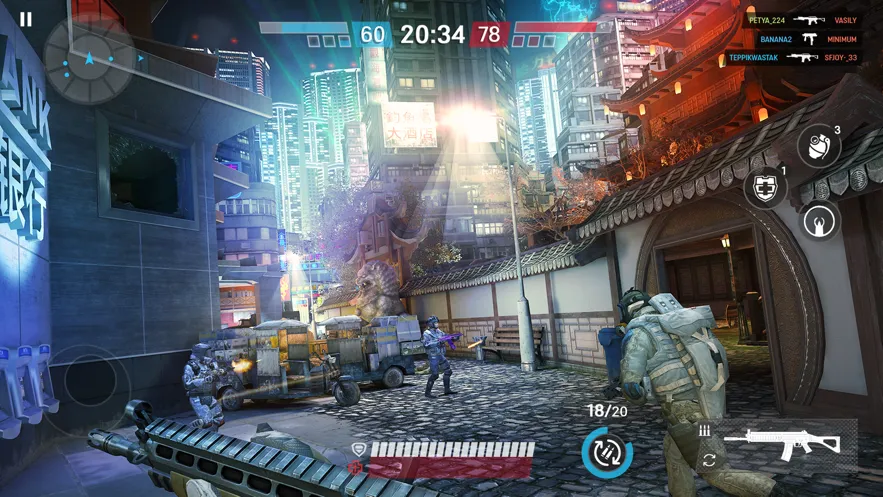883x497 pixels.
Task: Use the medkit shield icon
Action: (765, 188)
